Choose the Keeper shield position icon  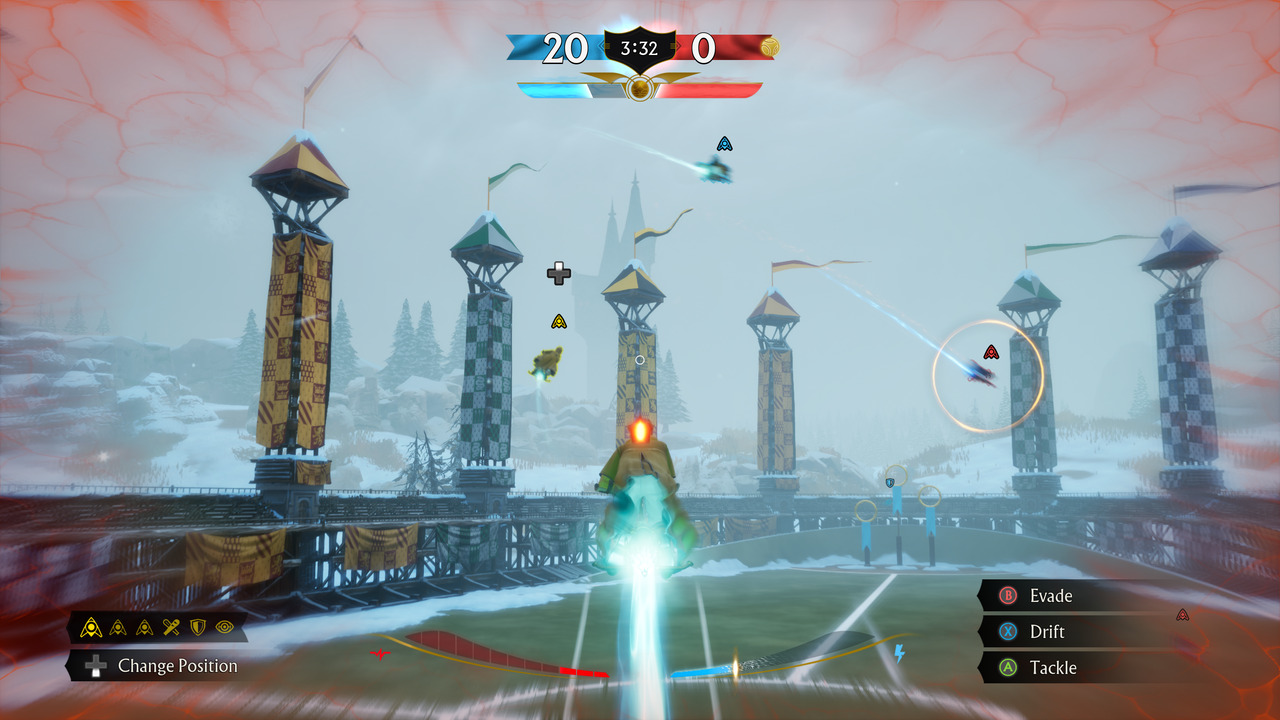coord(198,627)
